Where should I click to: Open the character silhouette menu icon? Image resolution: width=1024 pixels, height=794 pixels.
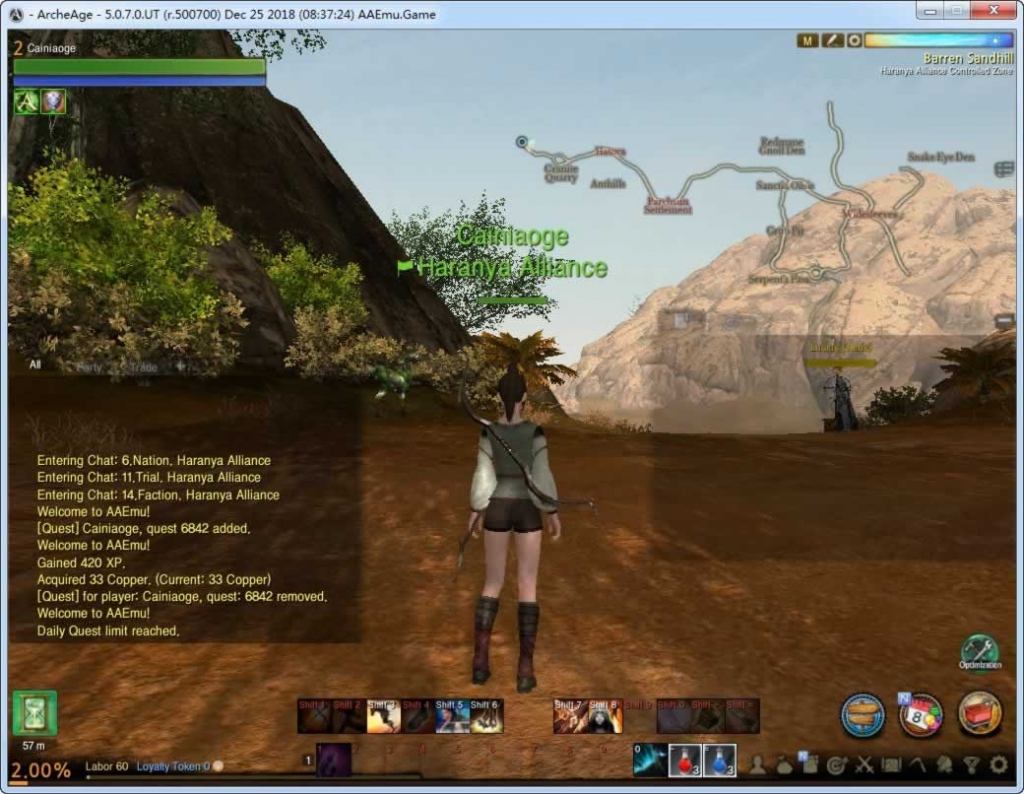click(x=758, y=766)
